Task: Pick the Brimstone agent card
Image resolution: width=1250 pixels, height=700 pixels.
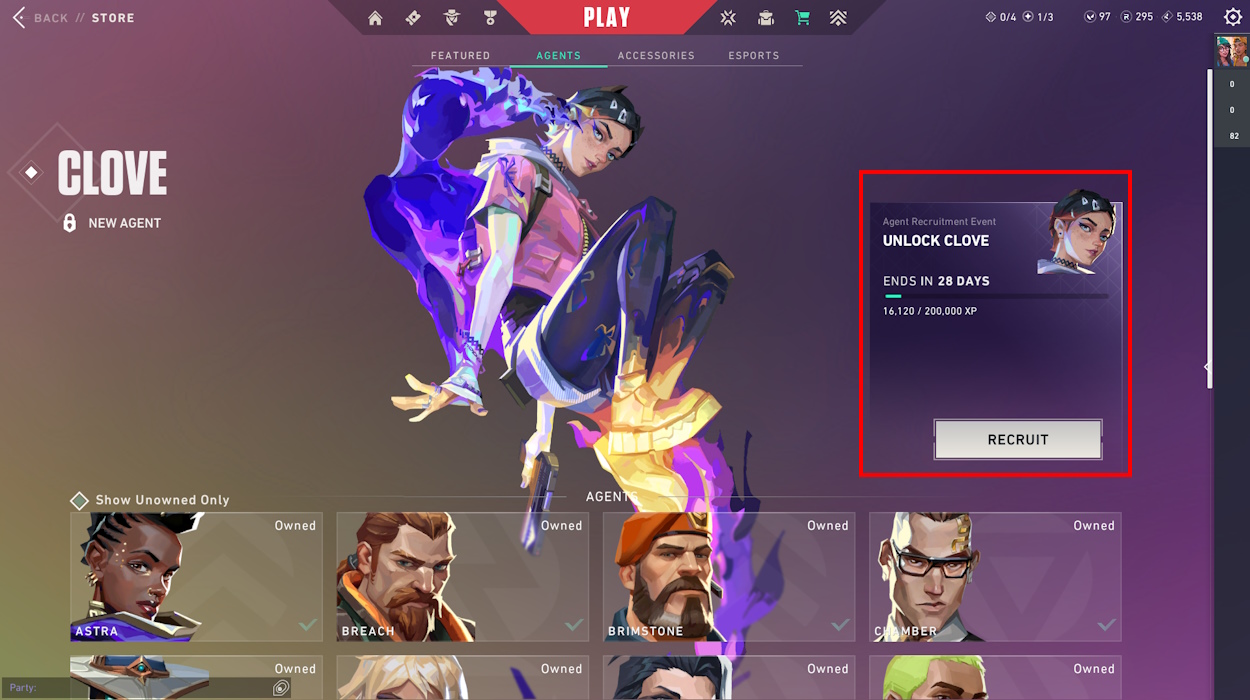Action: point(728,577)
